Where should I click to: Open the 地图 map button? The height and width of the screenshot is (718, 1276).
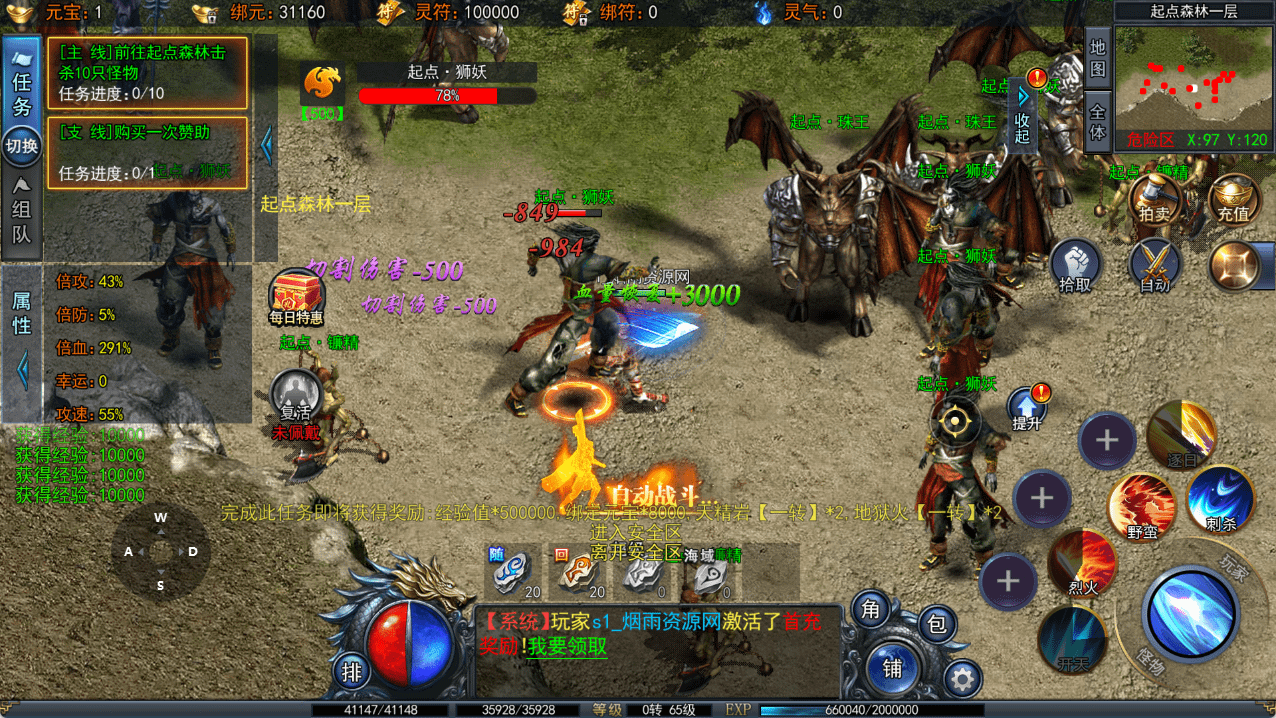point(1097,58)
